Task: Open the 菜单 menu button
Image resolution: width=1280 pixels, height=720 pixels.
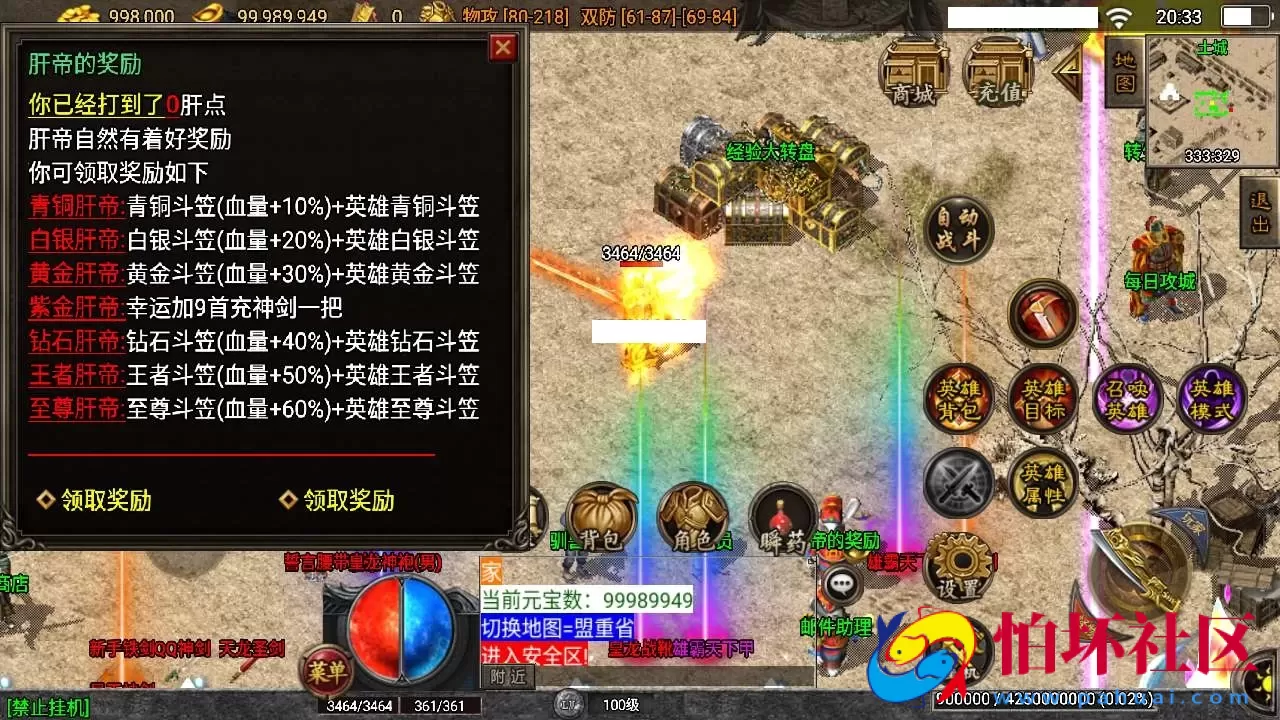Action: click(x=327, y=672)
